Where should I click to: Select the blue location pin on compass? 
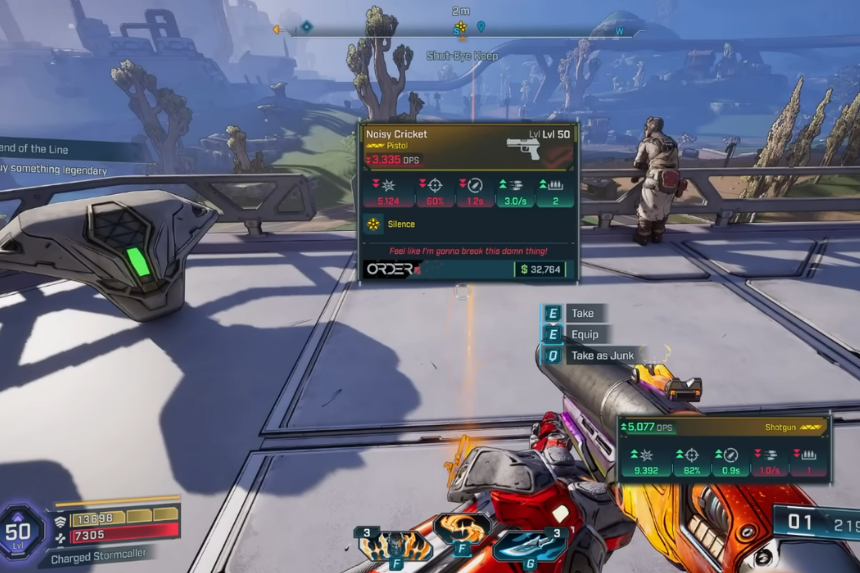point(481,27)
